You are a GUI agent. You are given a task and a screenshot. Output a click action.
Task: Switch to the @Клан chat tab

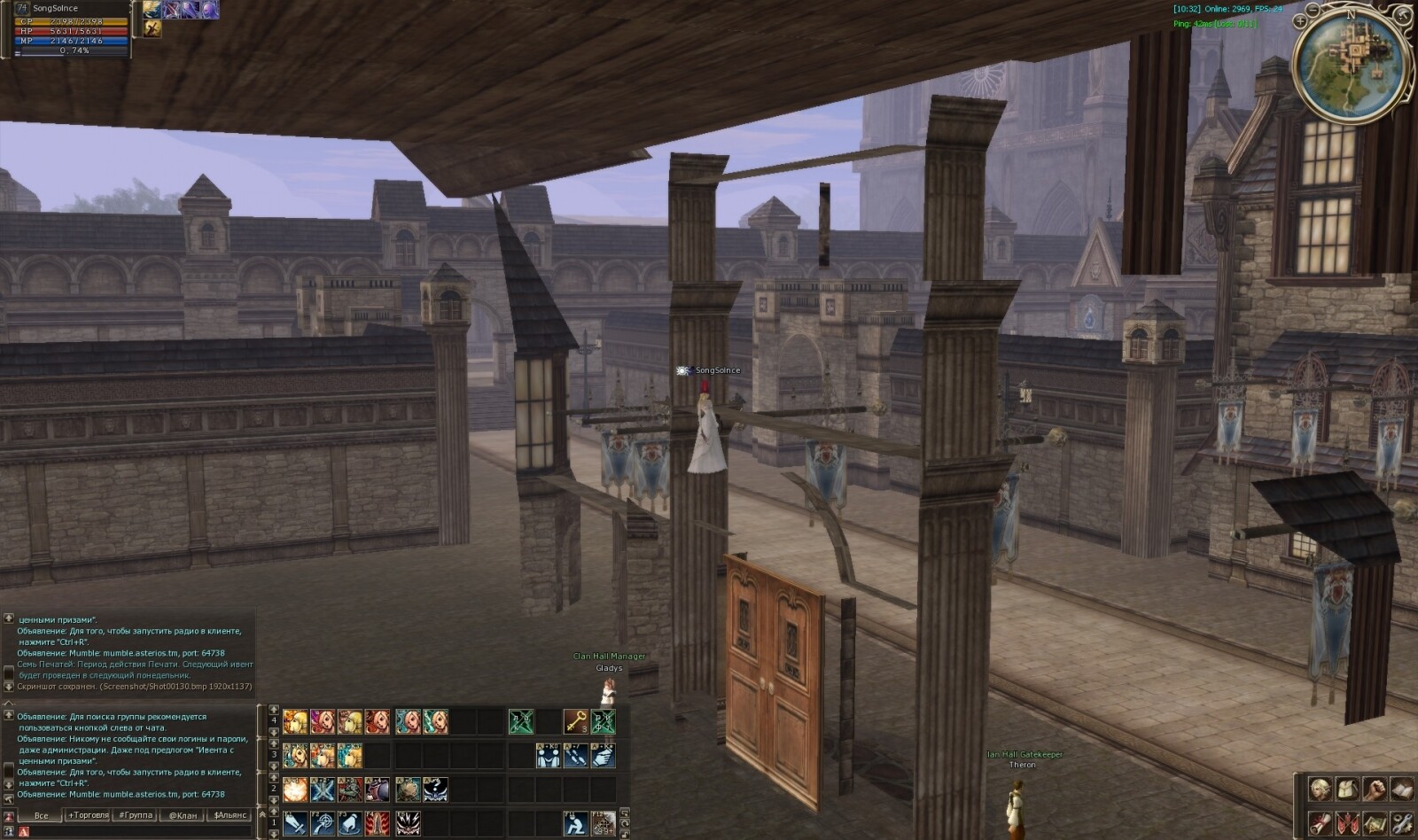click(183, 815)
